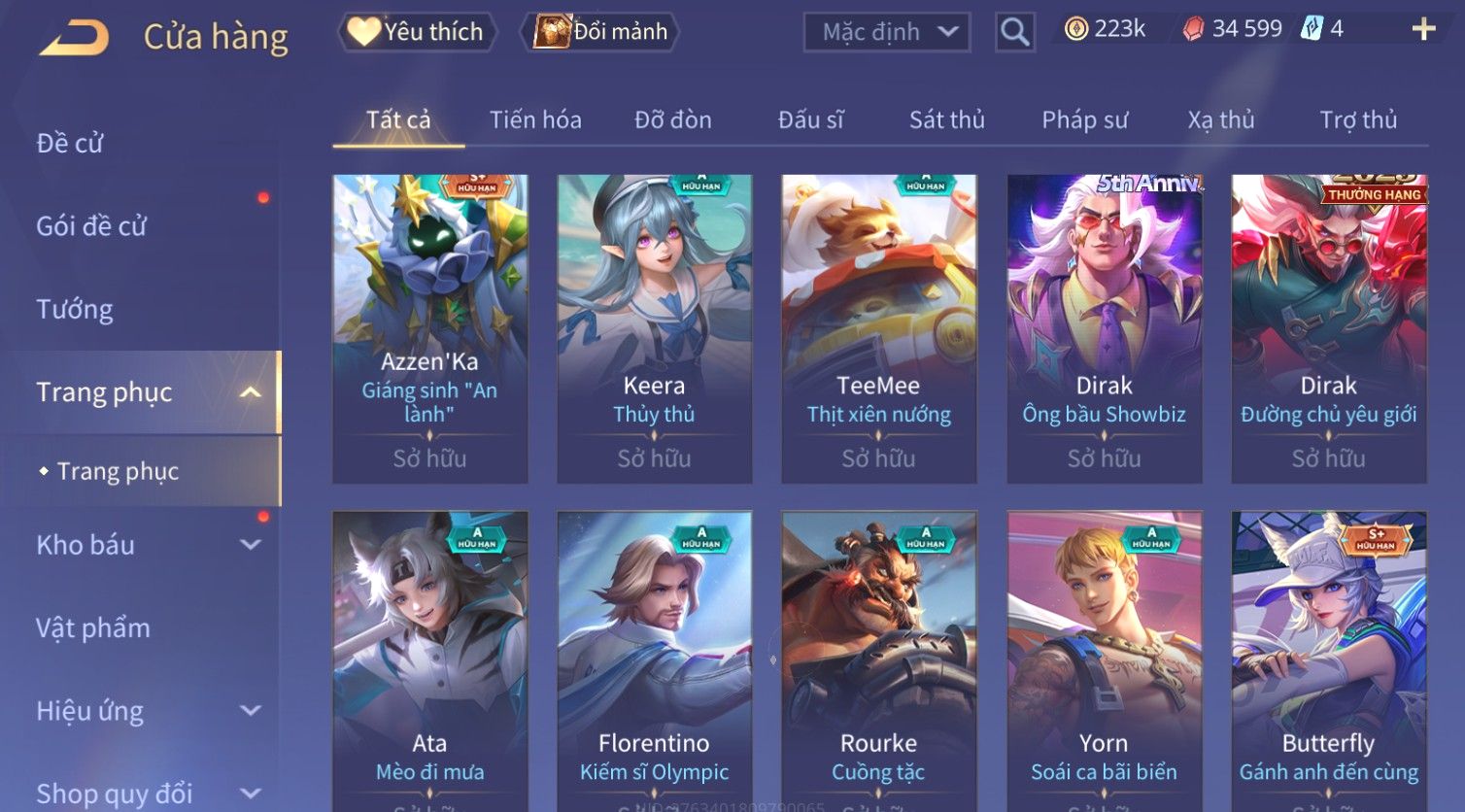Open the Tướng heroes section

click(75, 309)
